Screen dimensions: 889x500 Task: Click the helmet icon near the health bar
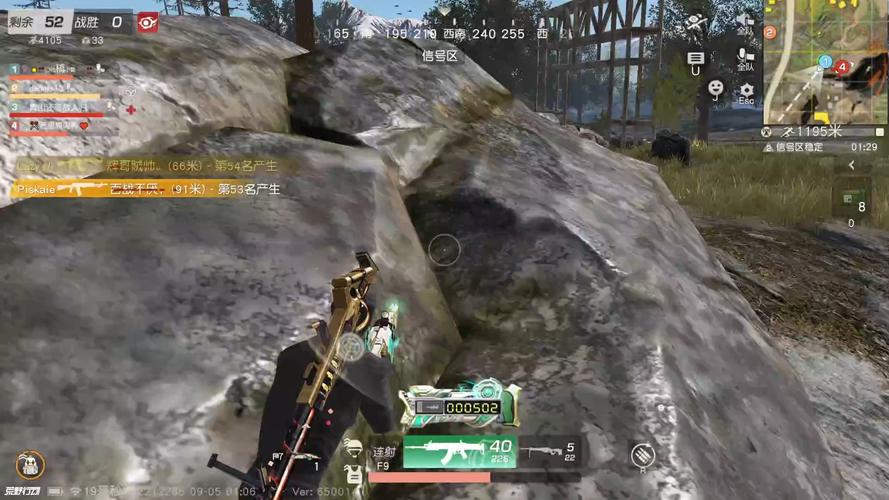351,447
